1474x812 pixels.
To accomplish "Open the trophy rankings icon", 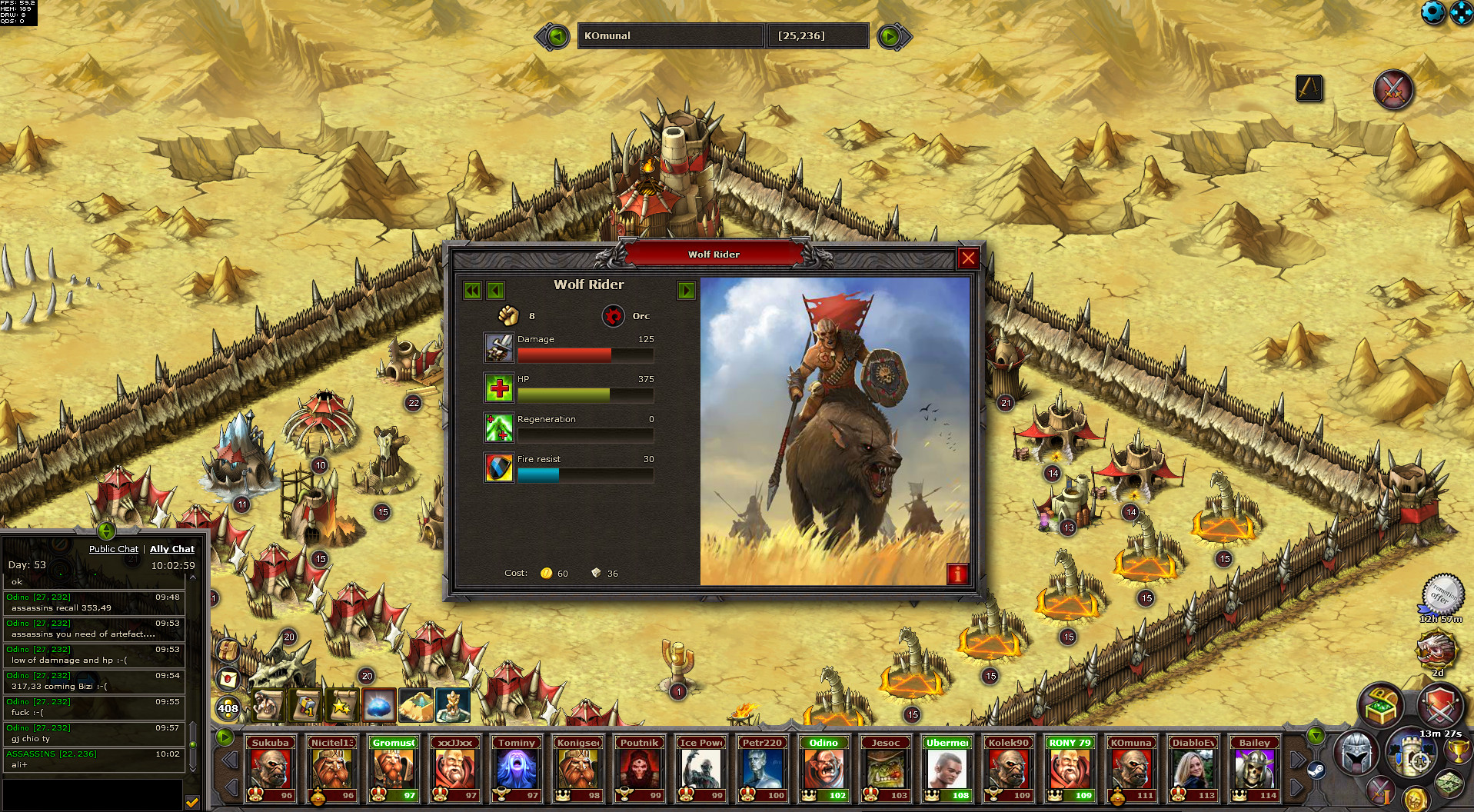I will [x=1458, y=751].
